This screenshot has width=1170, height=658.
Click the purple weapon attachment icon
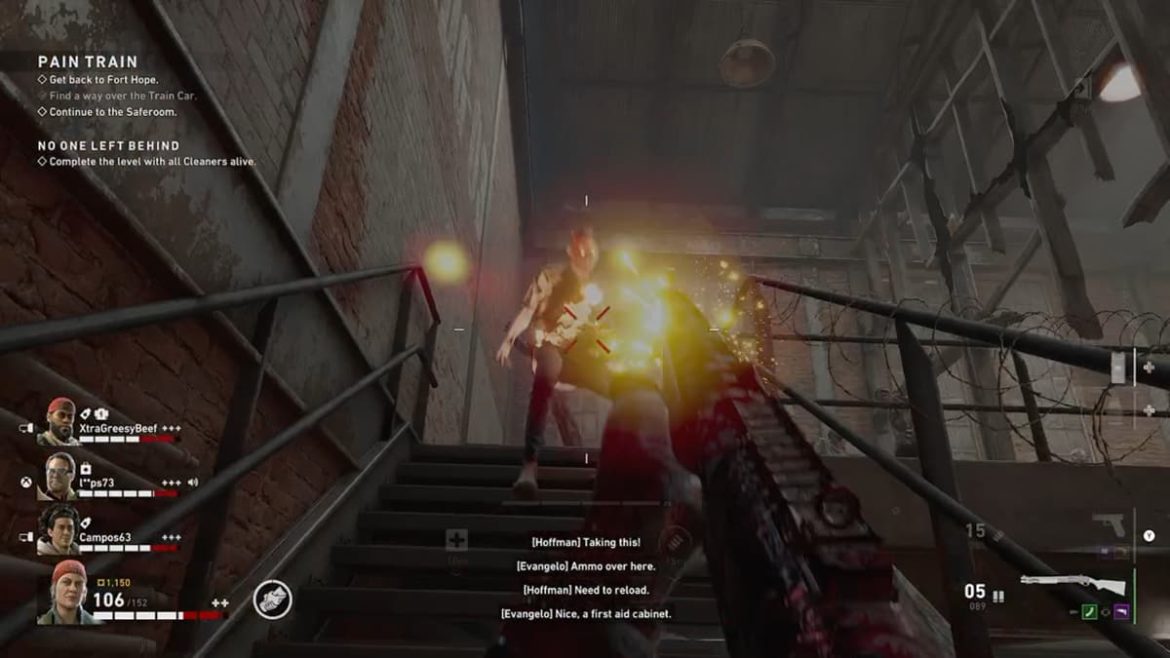[1121, 612]
